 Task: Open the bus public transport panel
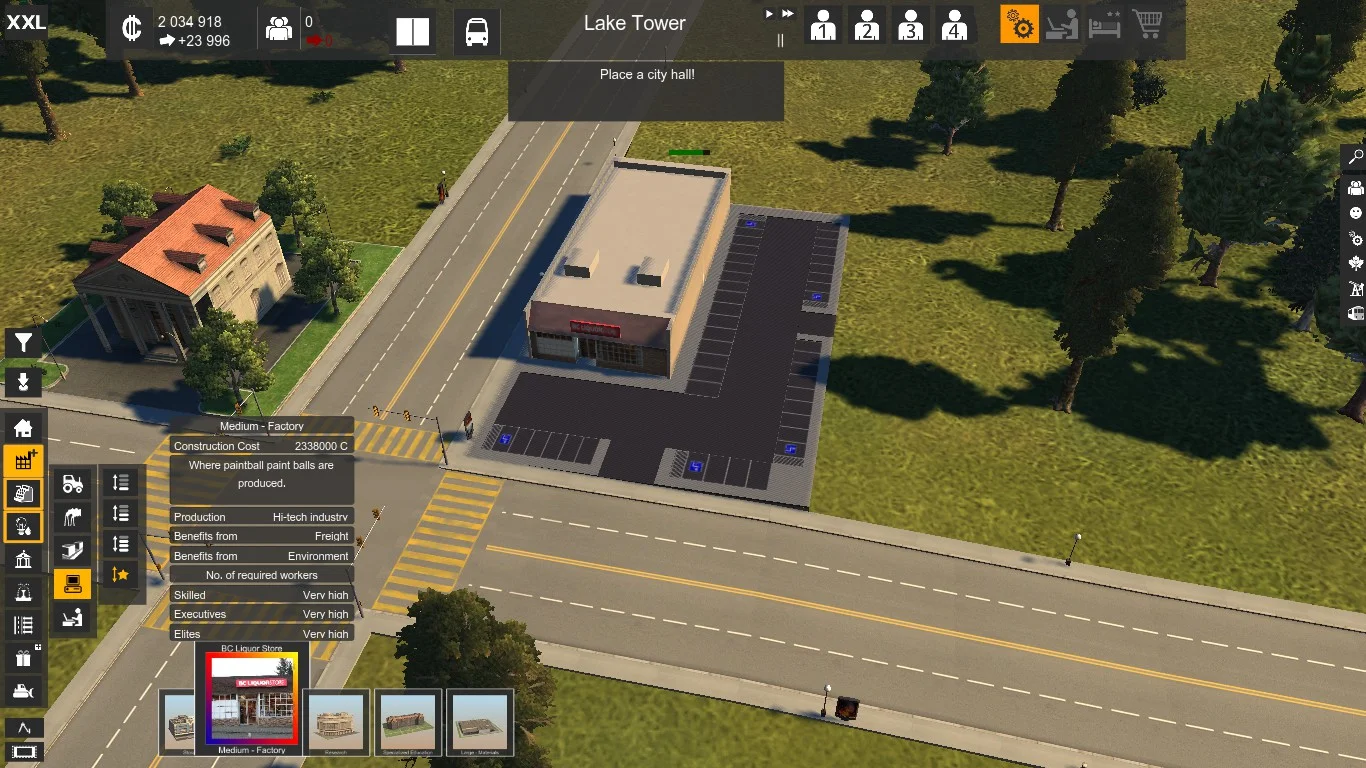(477, 32)
